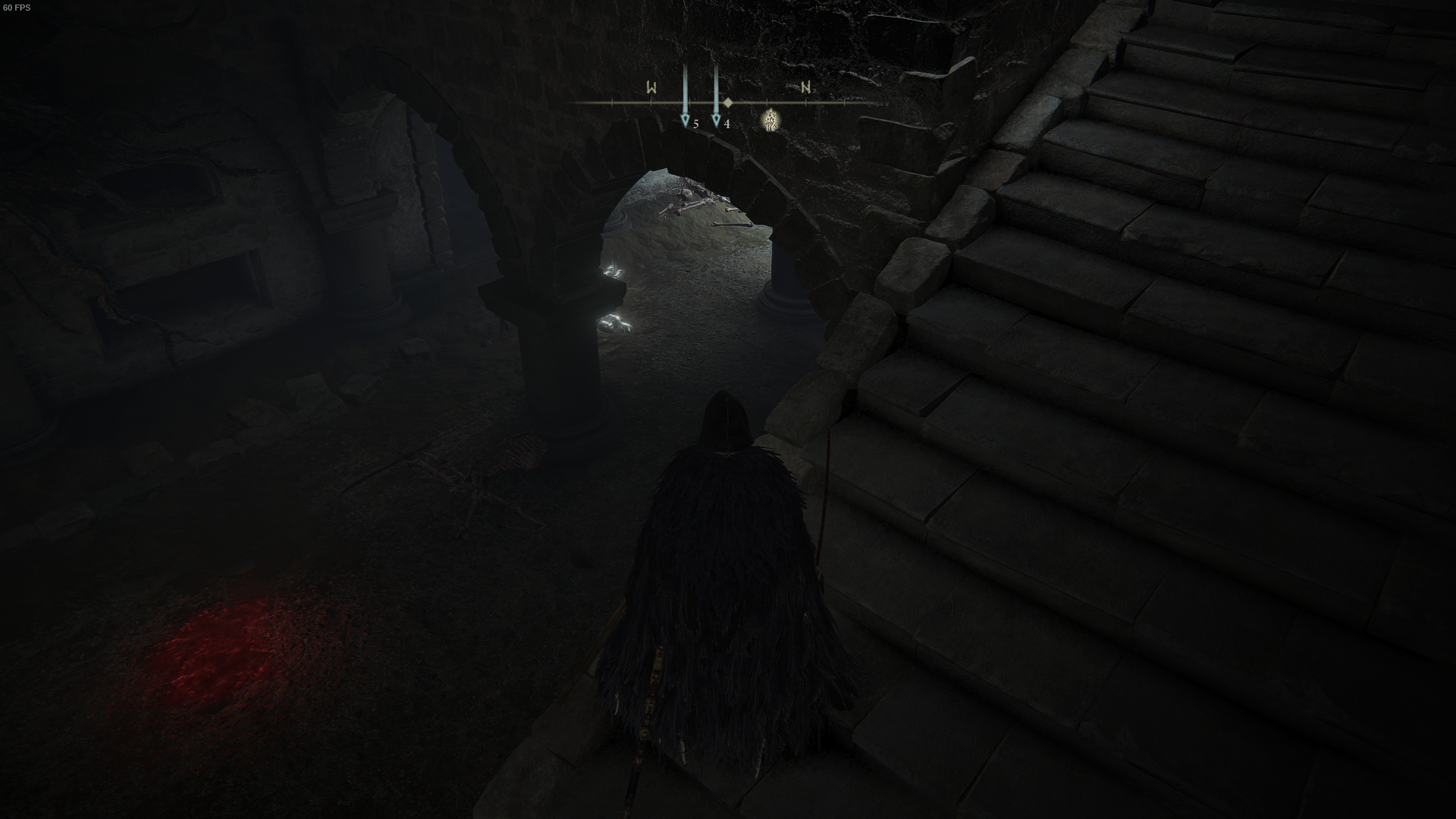Click the compass tick between markers 5 and 4

click(690, 102)
